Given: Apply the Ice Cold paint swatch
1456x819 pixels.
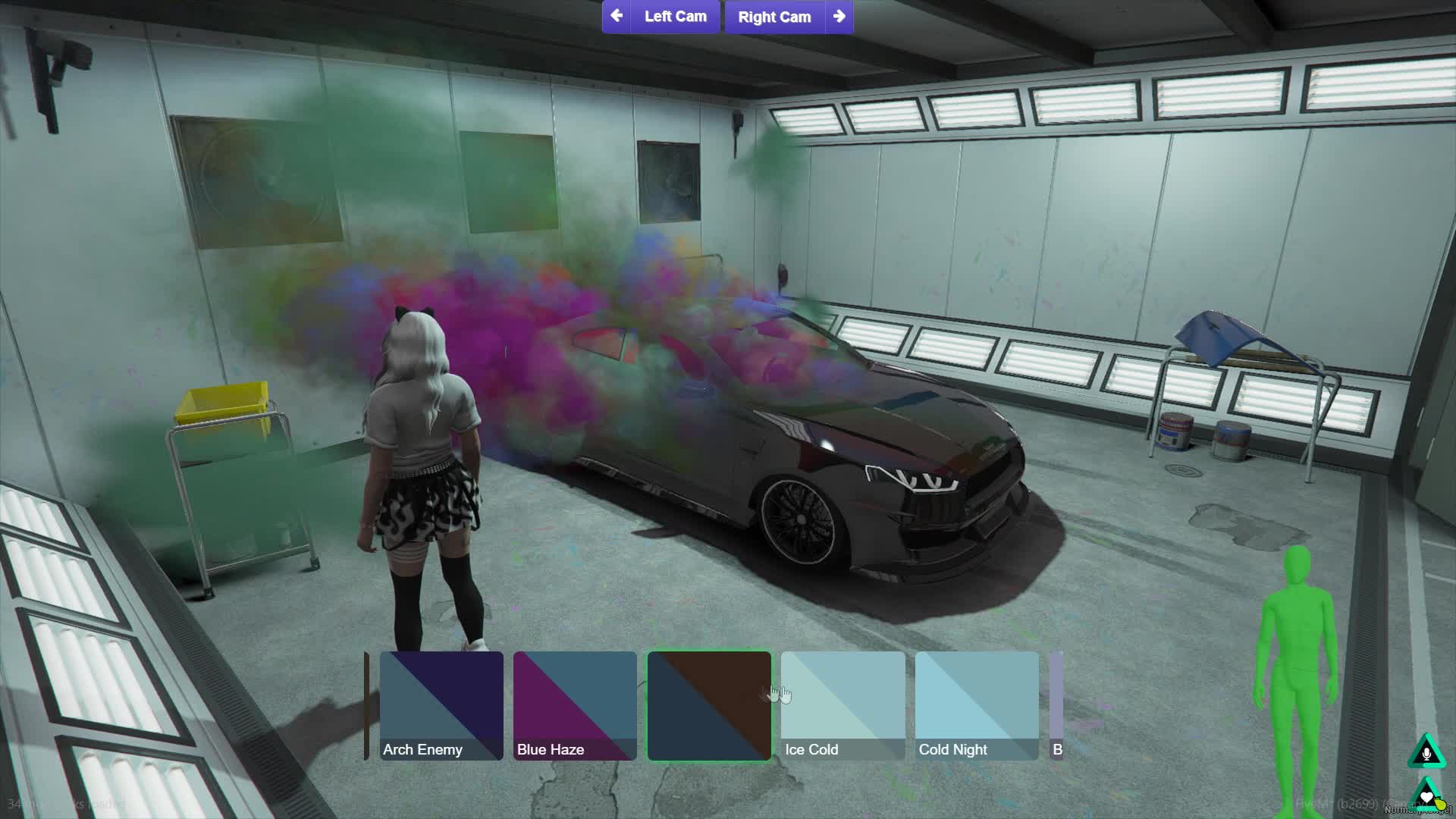Looking at the screenshot, I should (x=843, y=705).
